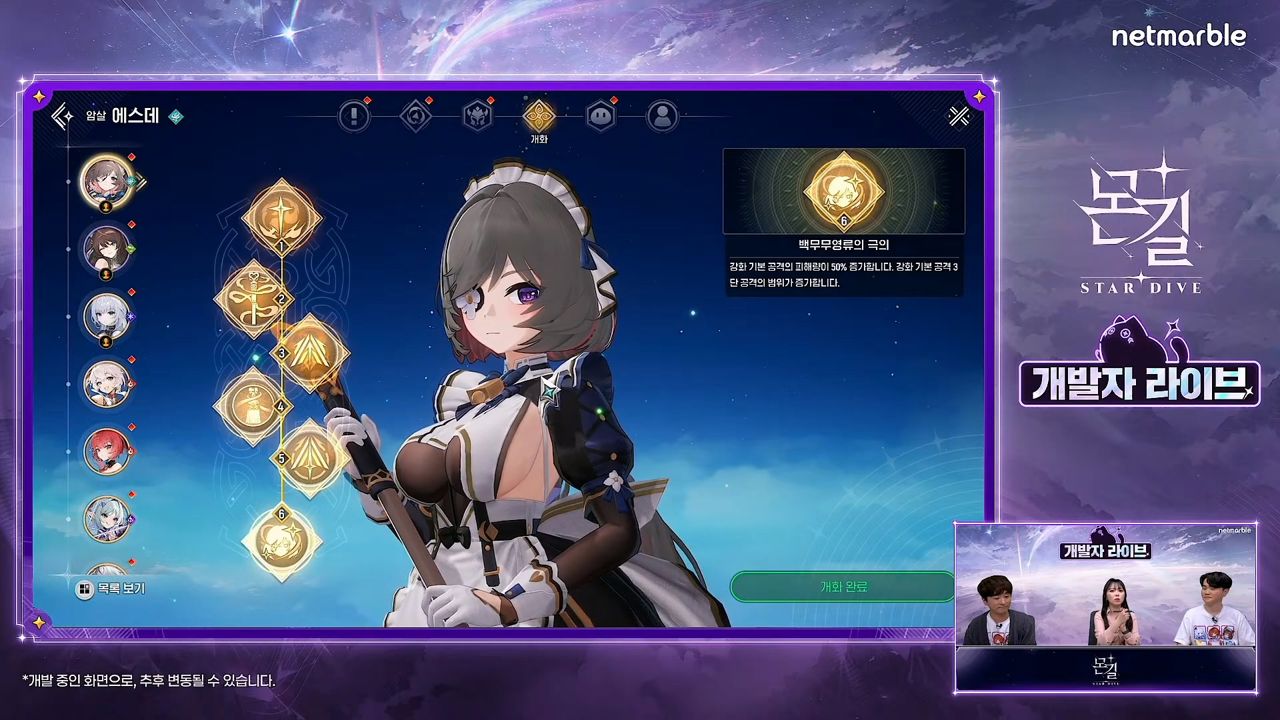Close the character screen with the X

click(x=958, y=117)
